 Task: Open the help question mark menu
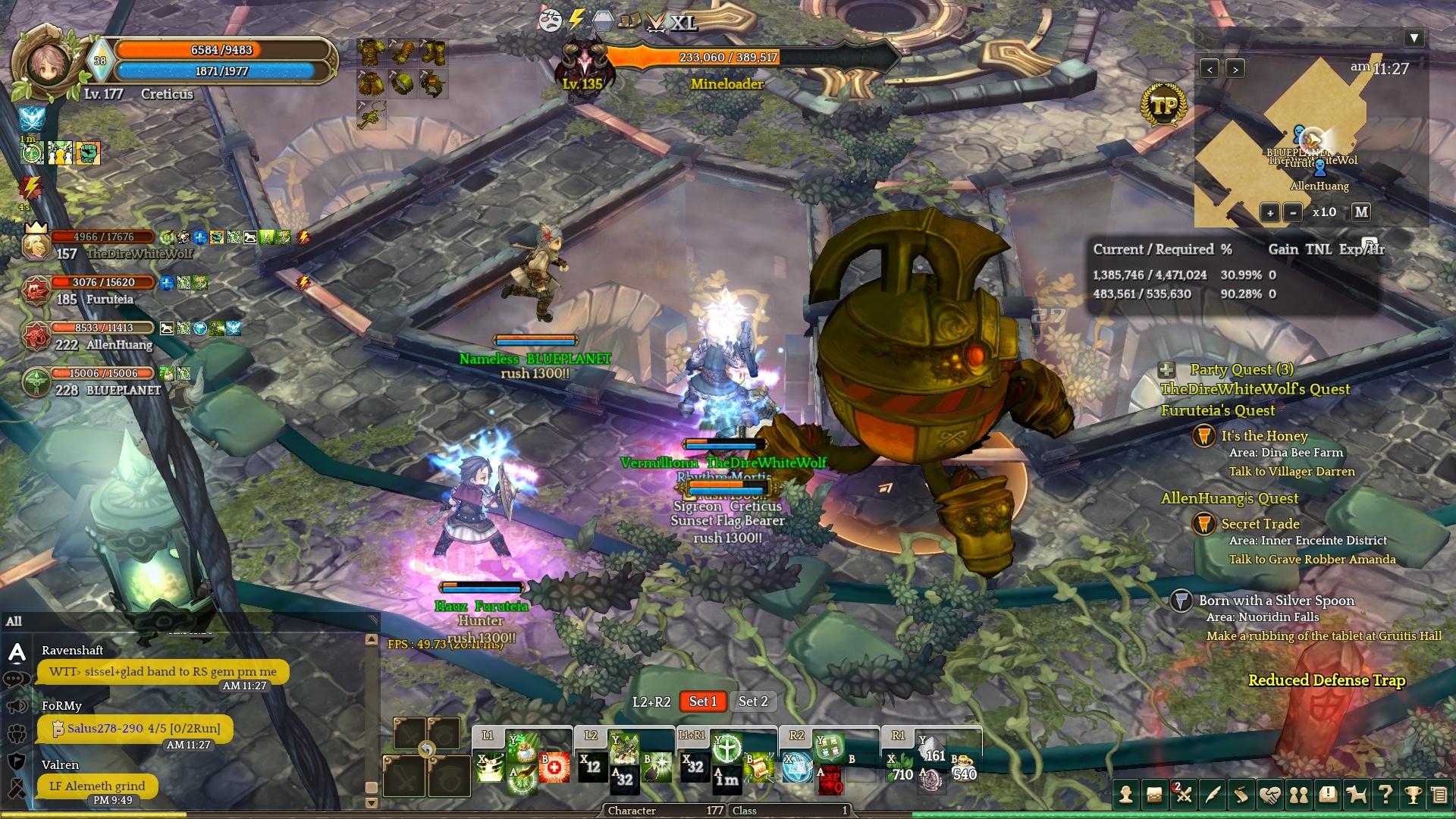click(1385, 795)
